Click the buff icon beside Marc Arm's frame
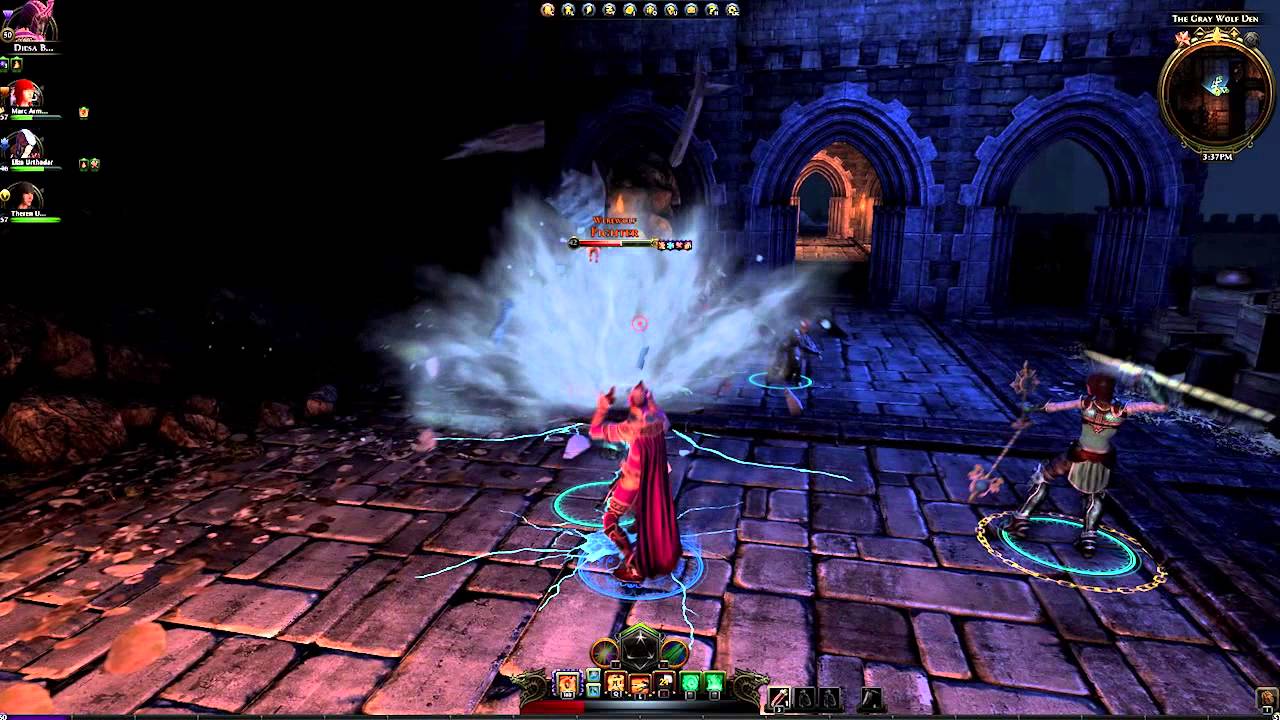 [x=83, y=112]
